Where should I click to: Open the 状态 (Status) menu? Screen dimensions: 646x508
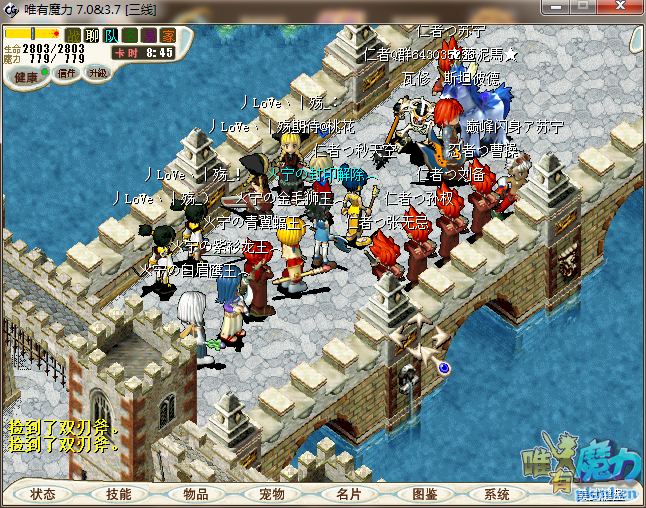point(43,494)
